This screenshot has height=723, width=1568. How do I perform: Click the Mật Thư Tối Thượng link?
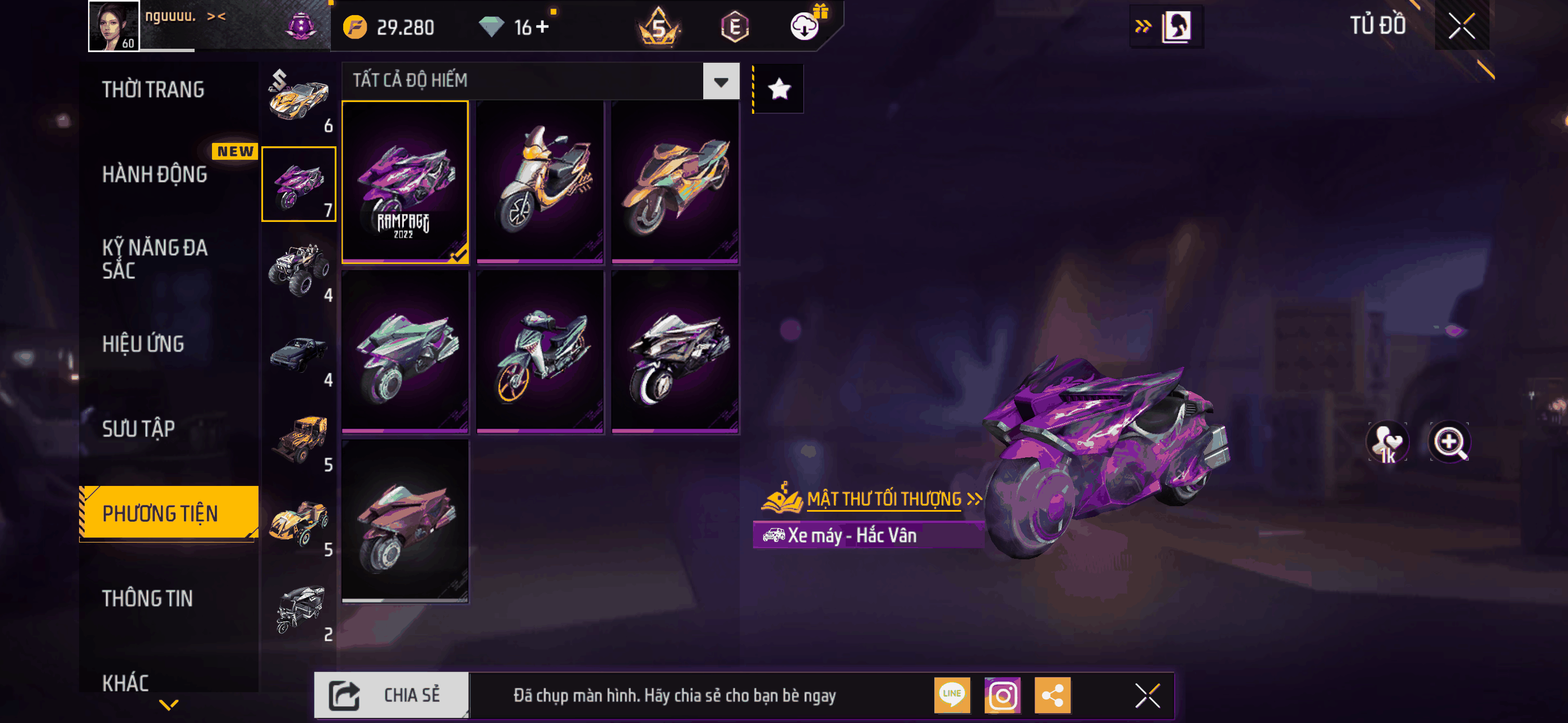click(x=884, y=499)
